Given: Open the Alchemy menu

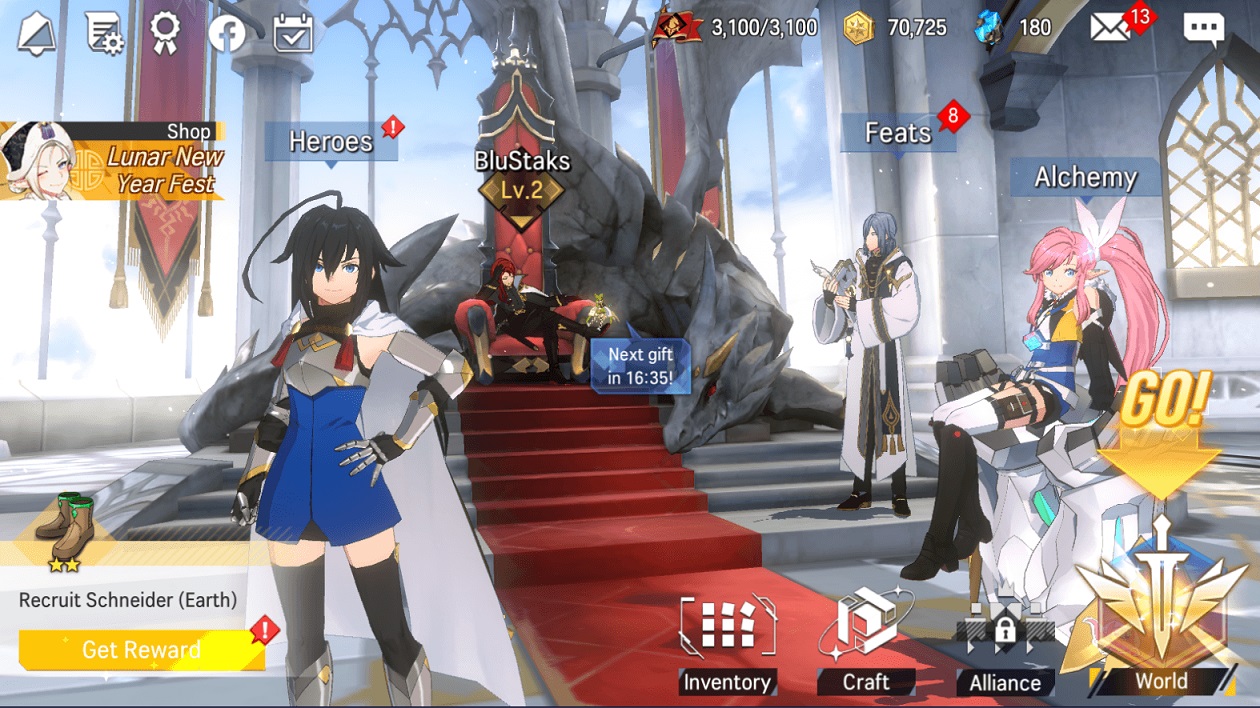Looking at the screenshot, I should (x=1085, y=178).
